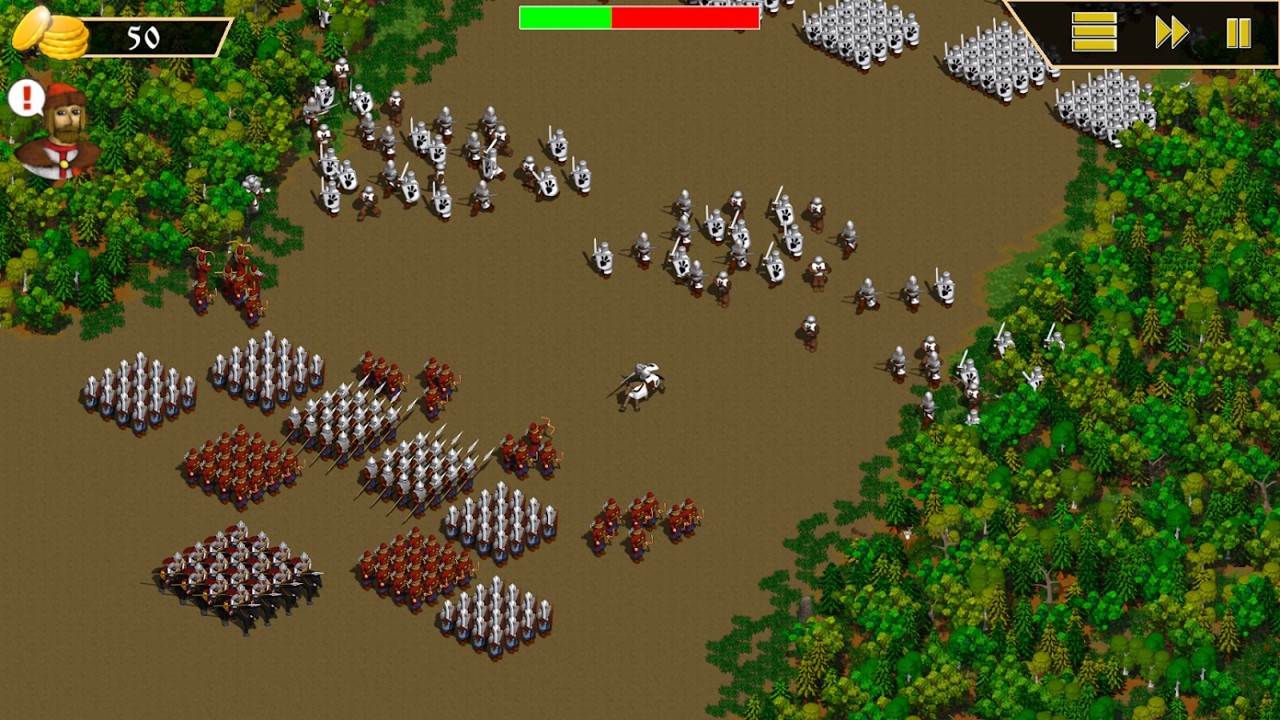The height and width of the screenshot is (720, 1280).
Task: Toggle fast-forward game speed
Action: (x=1171, y=33)
